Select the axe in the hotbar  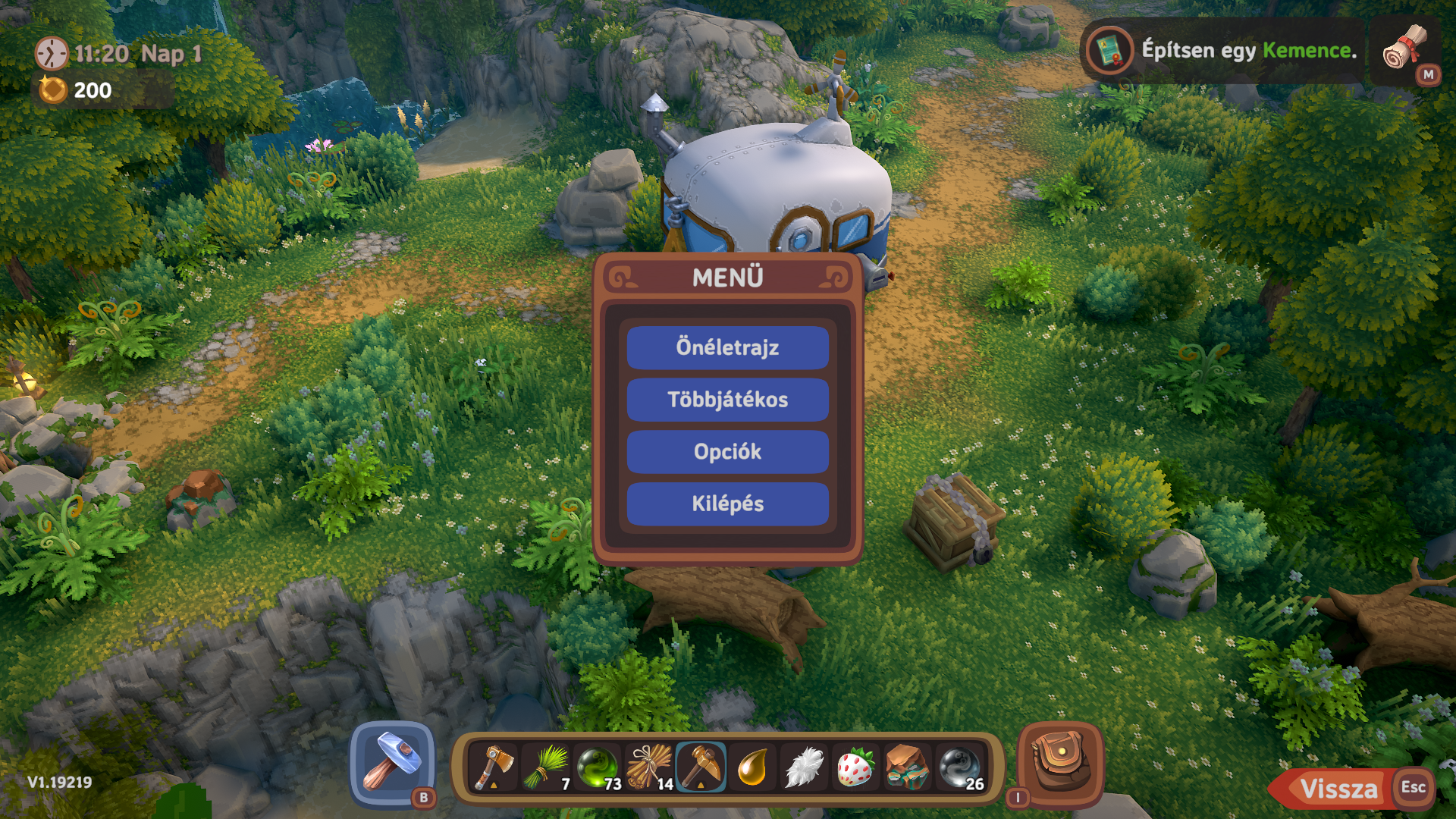[494, 767]
